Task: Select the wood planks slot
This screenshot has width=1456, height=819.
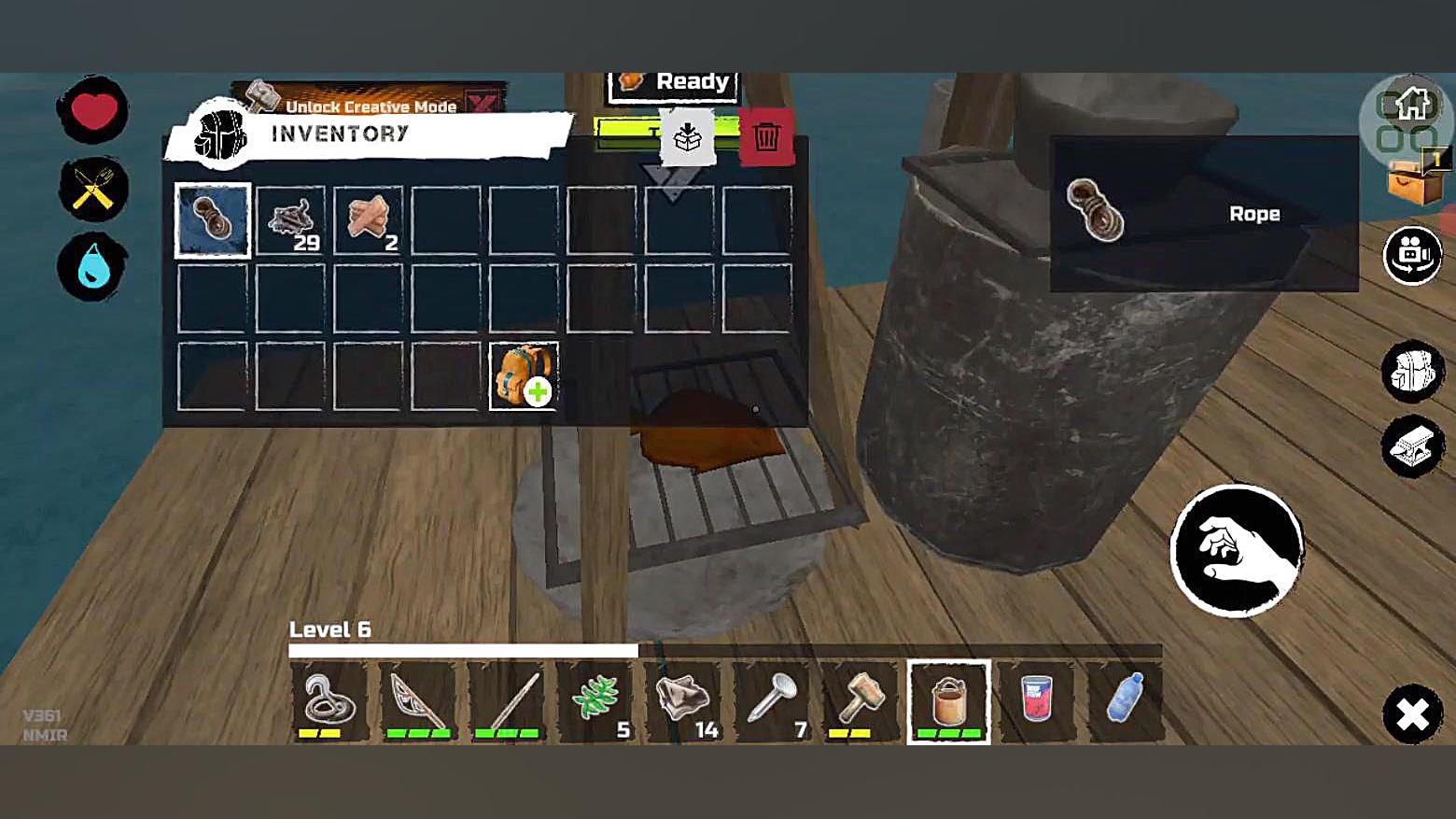Action: point(368,220)
